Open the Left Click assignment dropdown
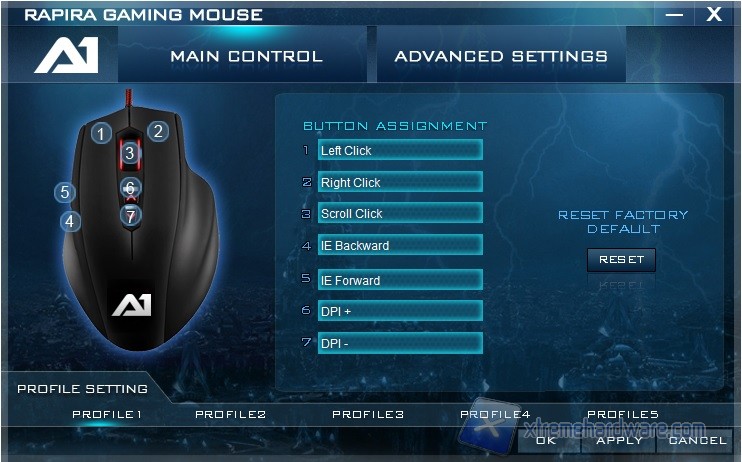The image size is (742, 462). (x=399, y=150)
